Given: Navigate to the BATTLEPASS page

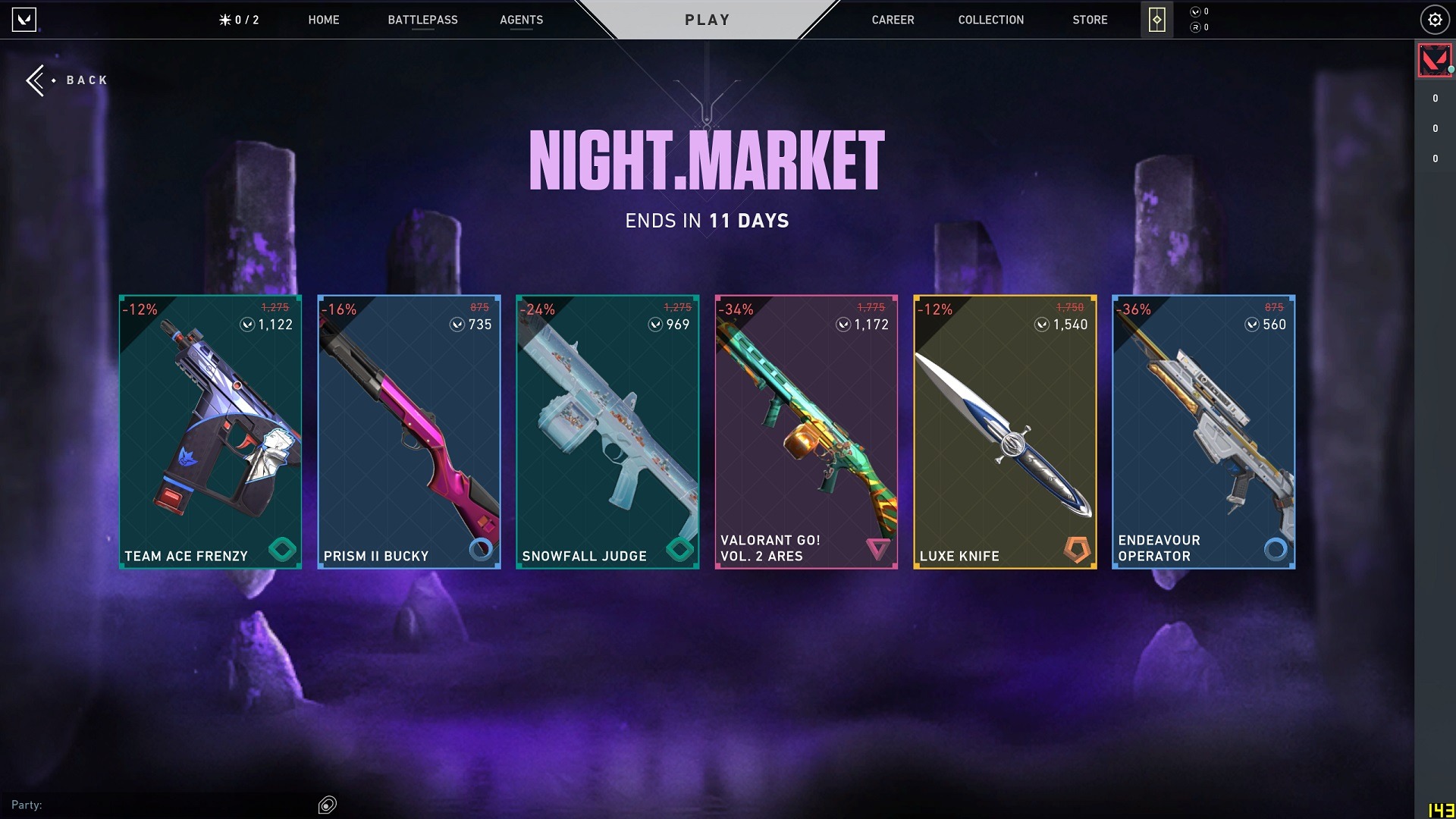Looking at the screenshot, I should click(423, 20).
